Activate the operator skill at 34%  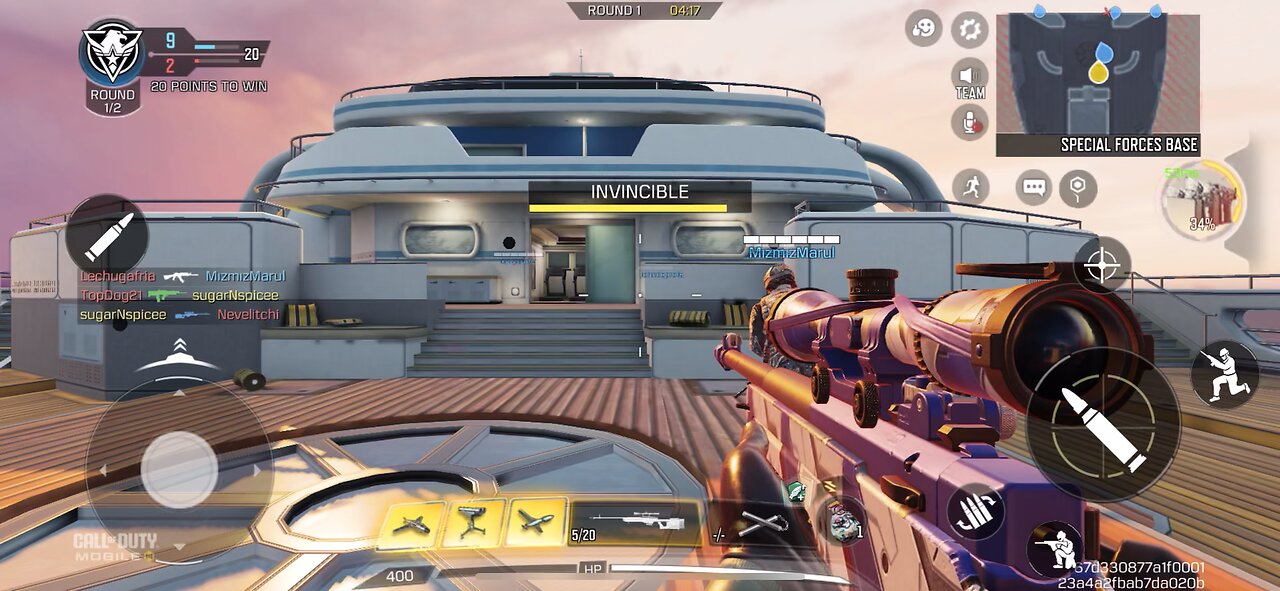1202,199
